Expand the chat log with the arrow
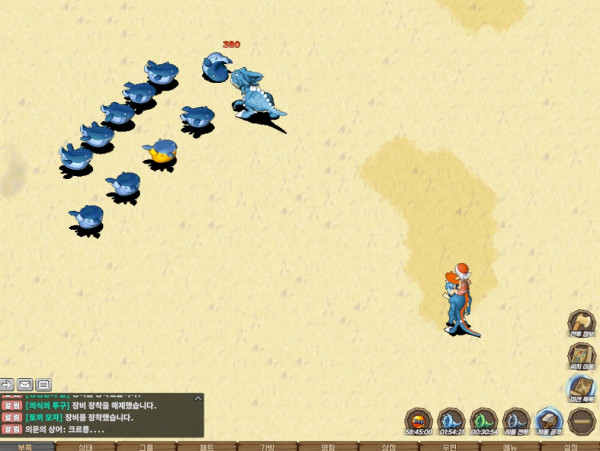 tap(197, 398)
